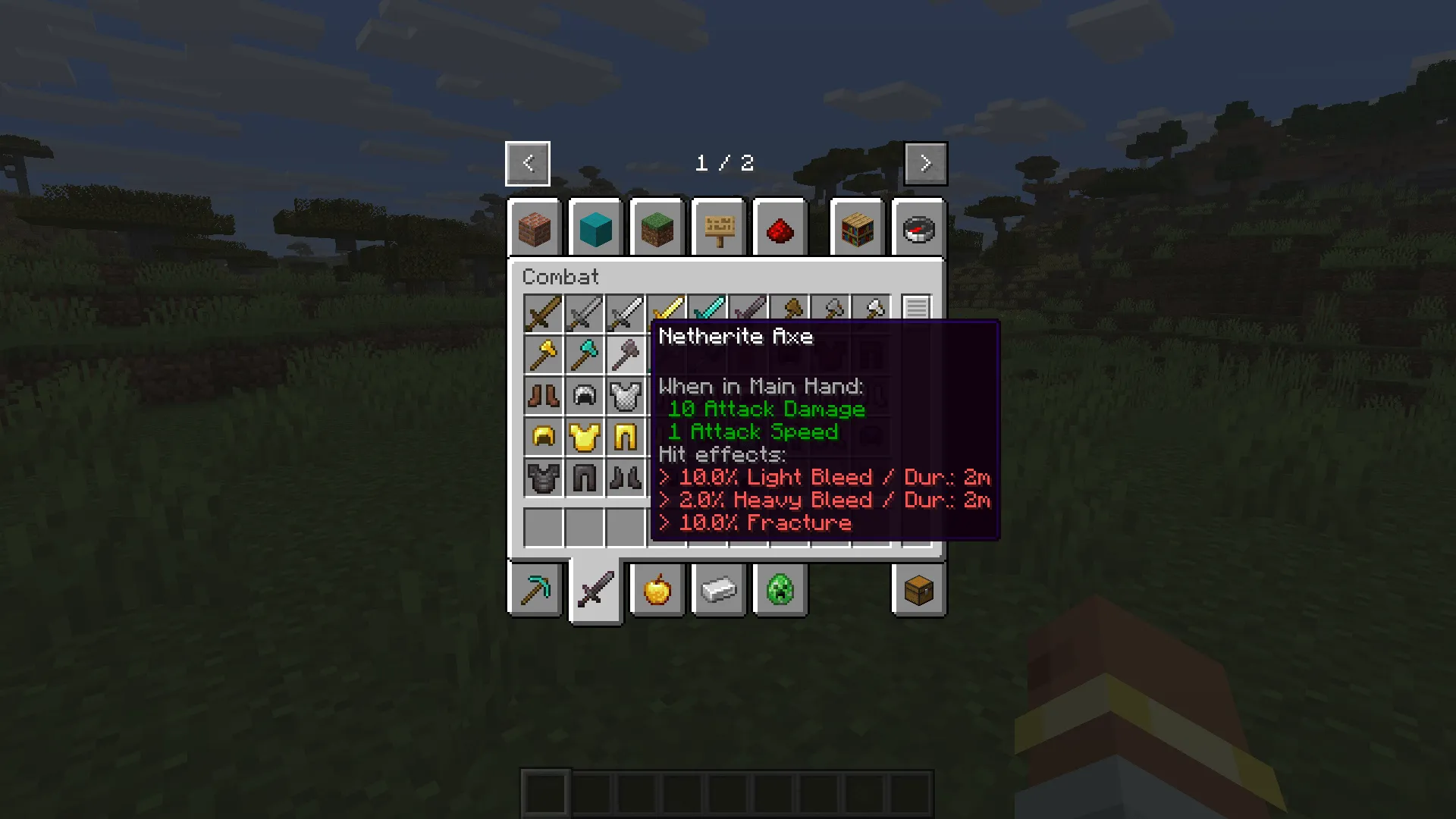Viewport: 1456px width, 819px height.
Task: Pick up the golden sword item
Action: 667,313
